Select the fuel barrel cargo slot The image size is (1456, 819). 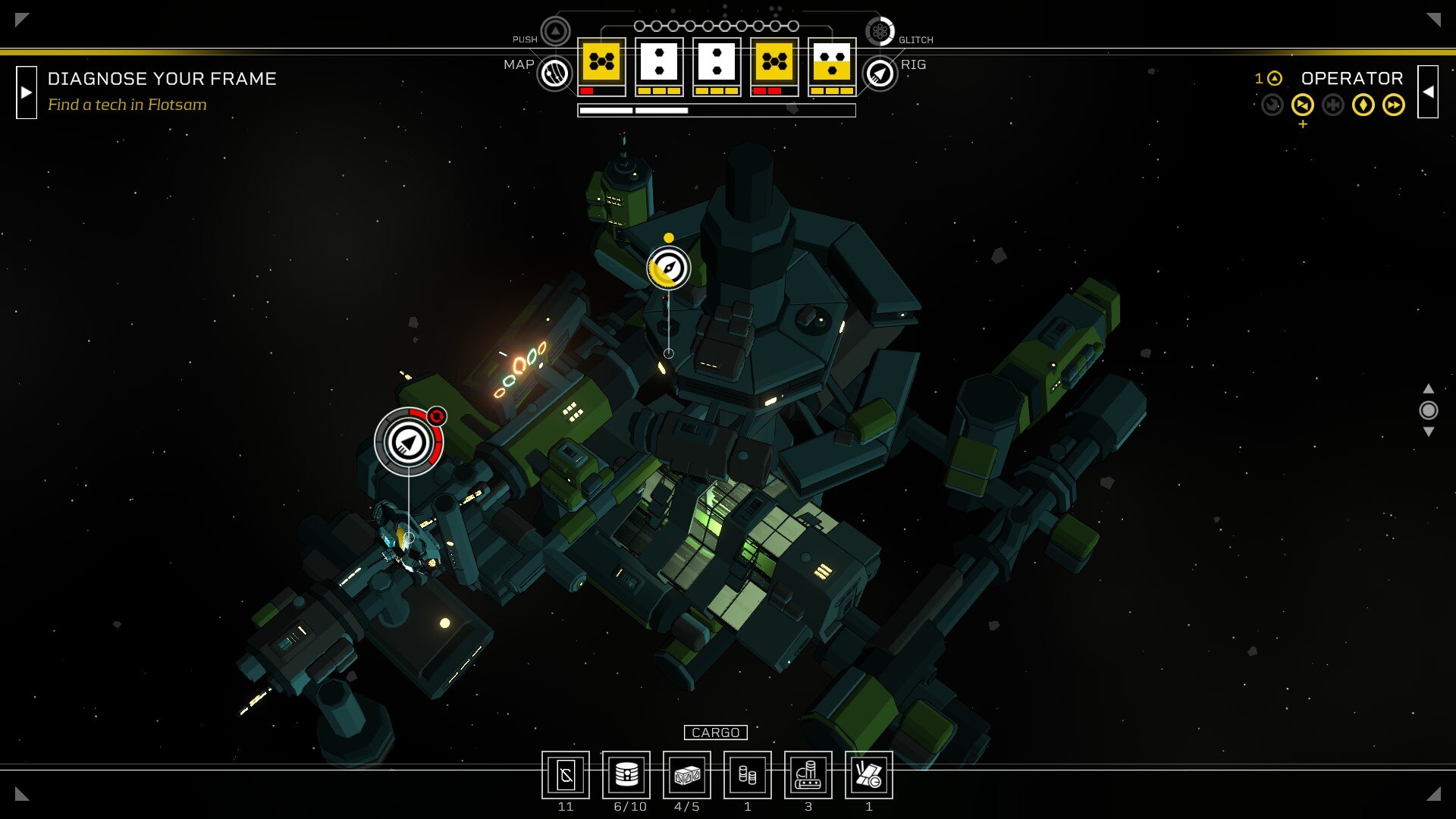pyautogui.click(x=626, y=775)
